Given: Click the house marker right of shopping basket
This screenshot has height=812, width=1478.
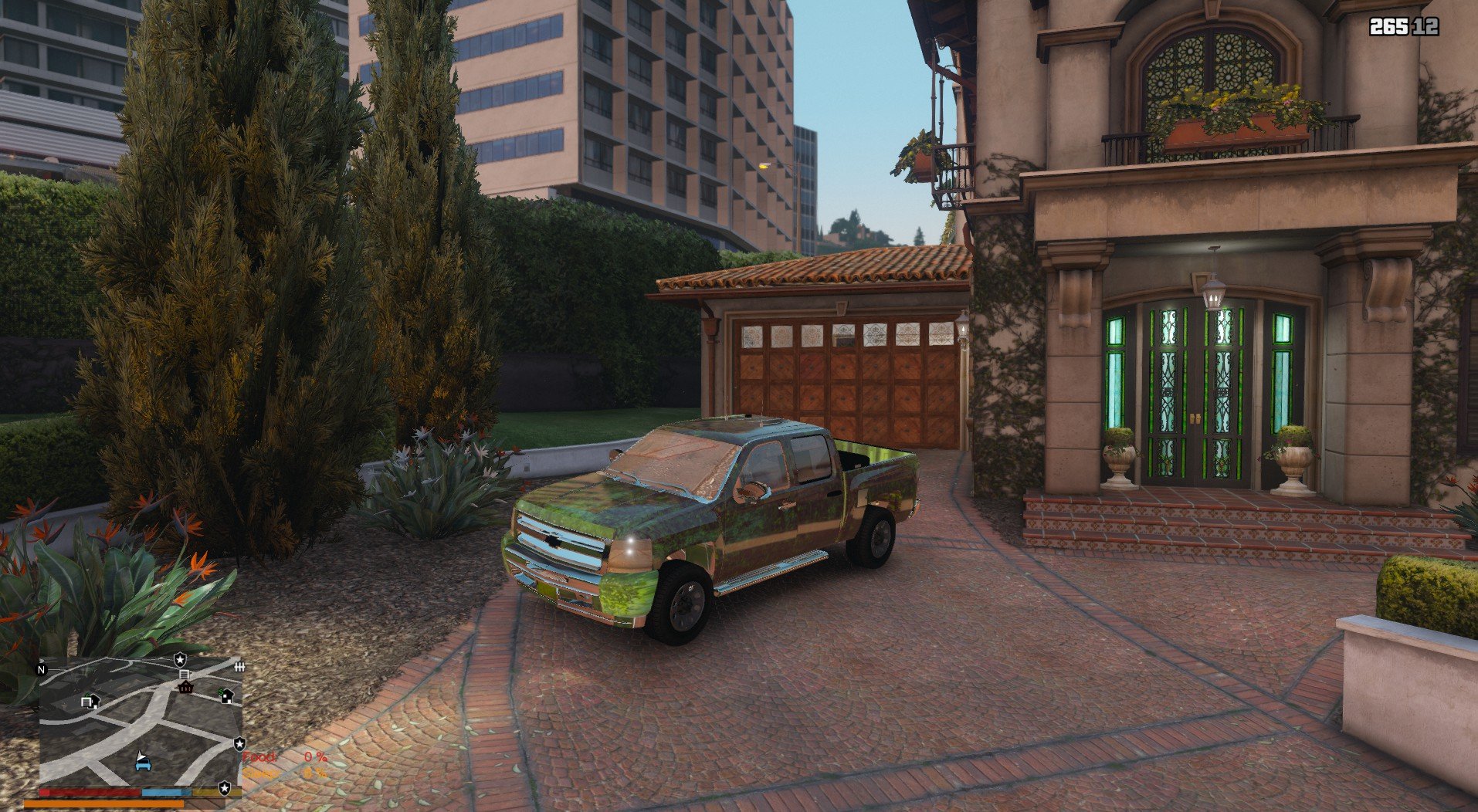Looking at the screenshot, I should coord(226,695).
